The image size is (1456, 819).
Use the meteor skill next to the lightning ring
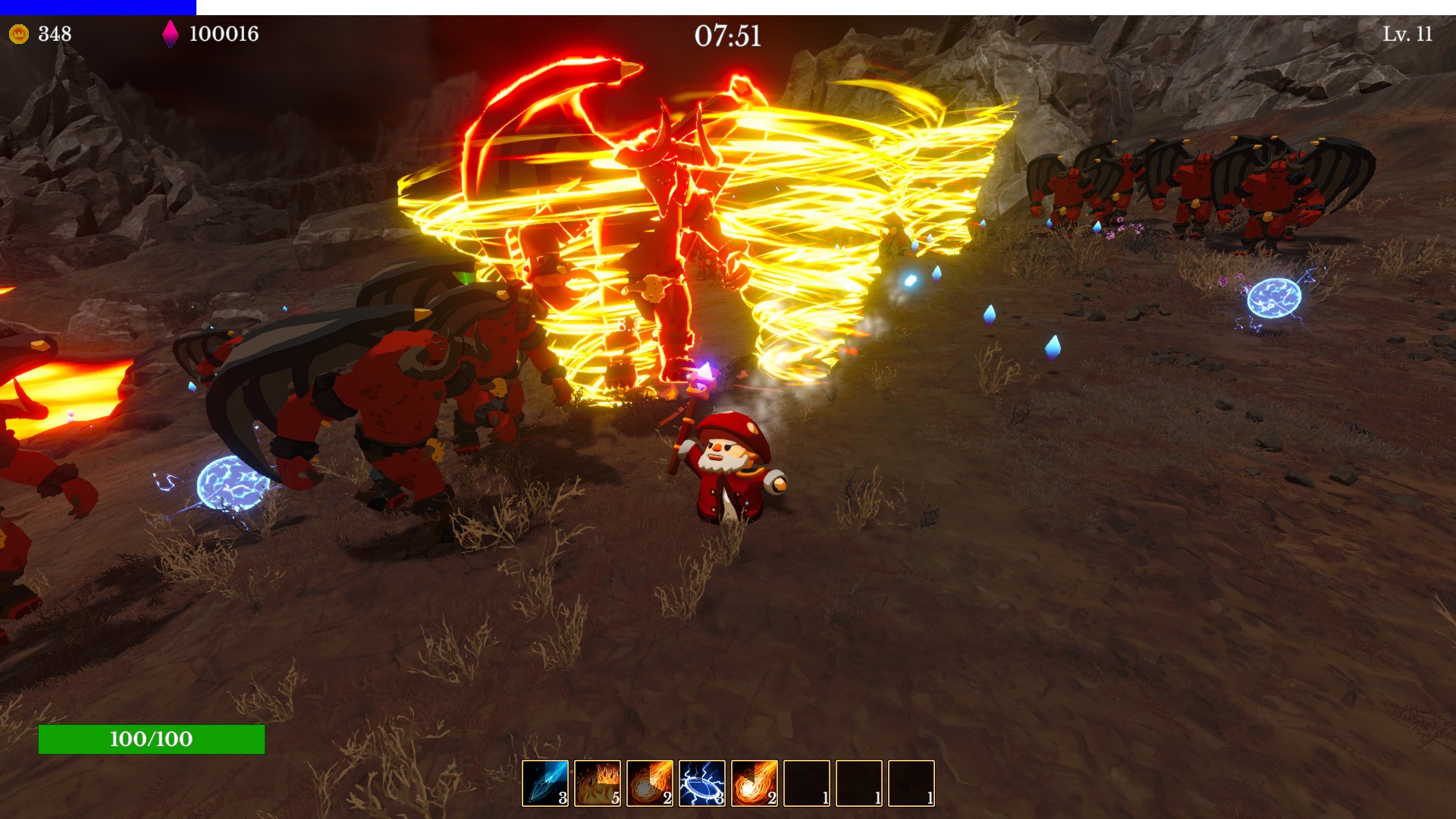(x=756, y=782)
